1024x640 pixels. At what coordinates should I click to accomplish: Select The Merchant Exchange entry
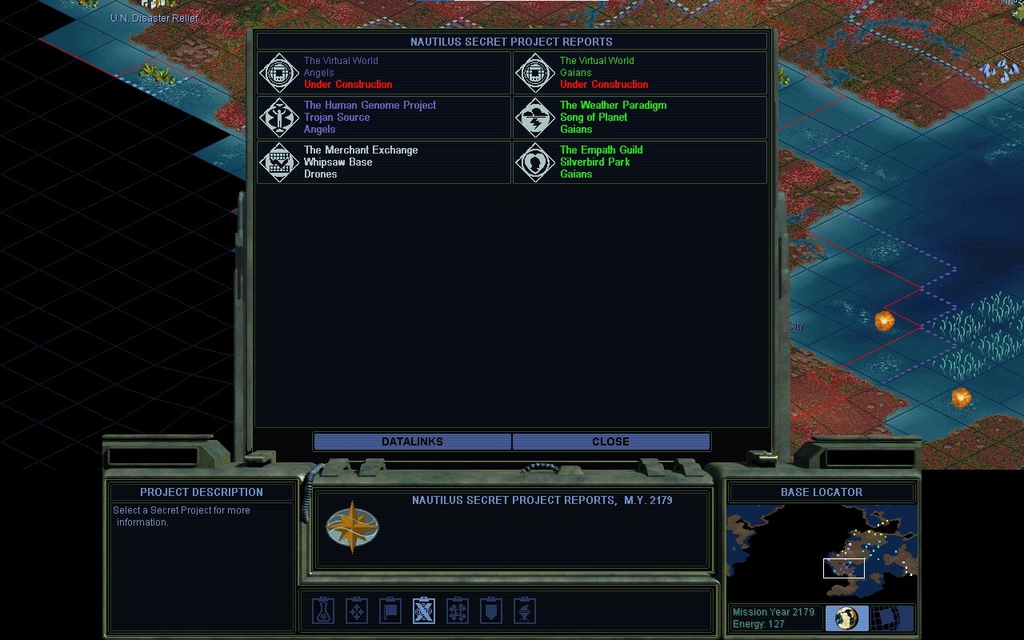(384, 162)
